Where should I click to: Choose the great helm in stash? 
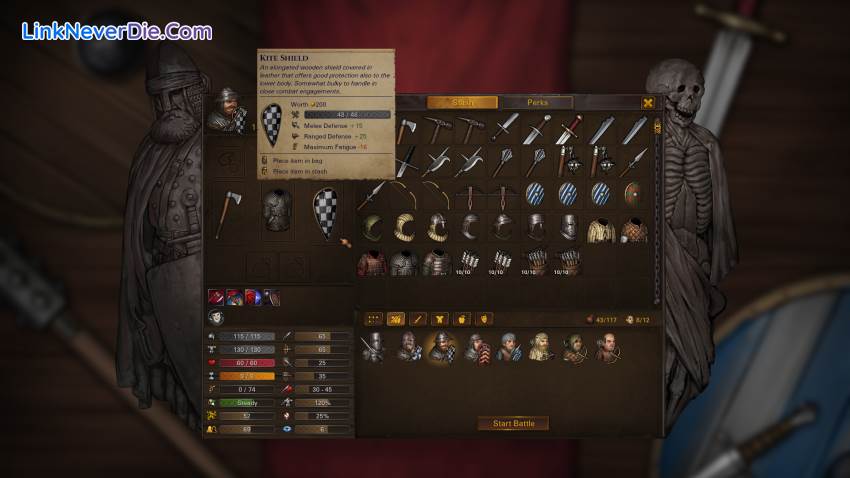568,228
